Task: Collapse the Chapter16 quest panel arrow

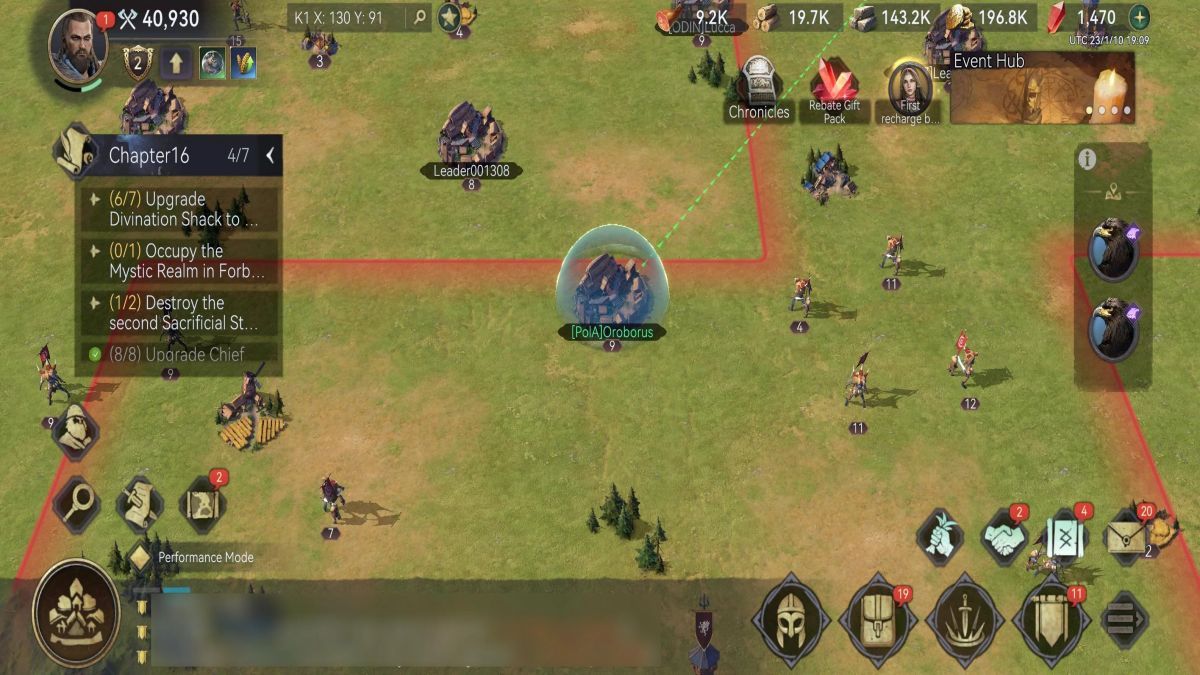Action: click(270, 156)
